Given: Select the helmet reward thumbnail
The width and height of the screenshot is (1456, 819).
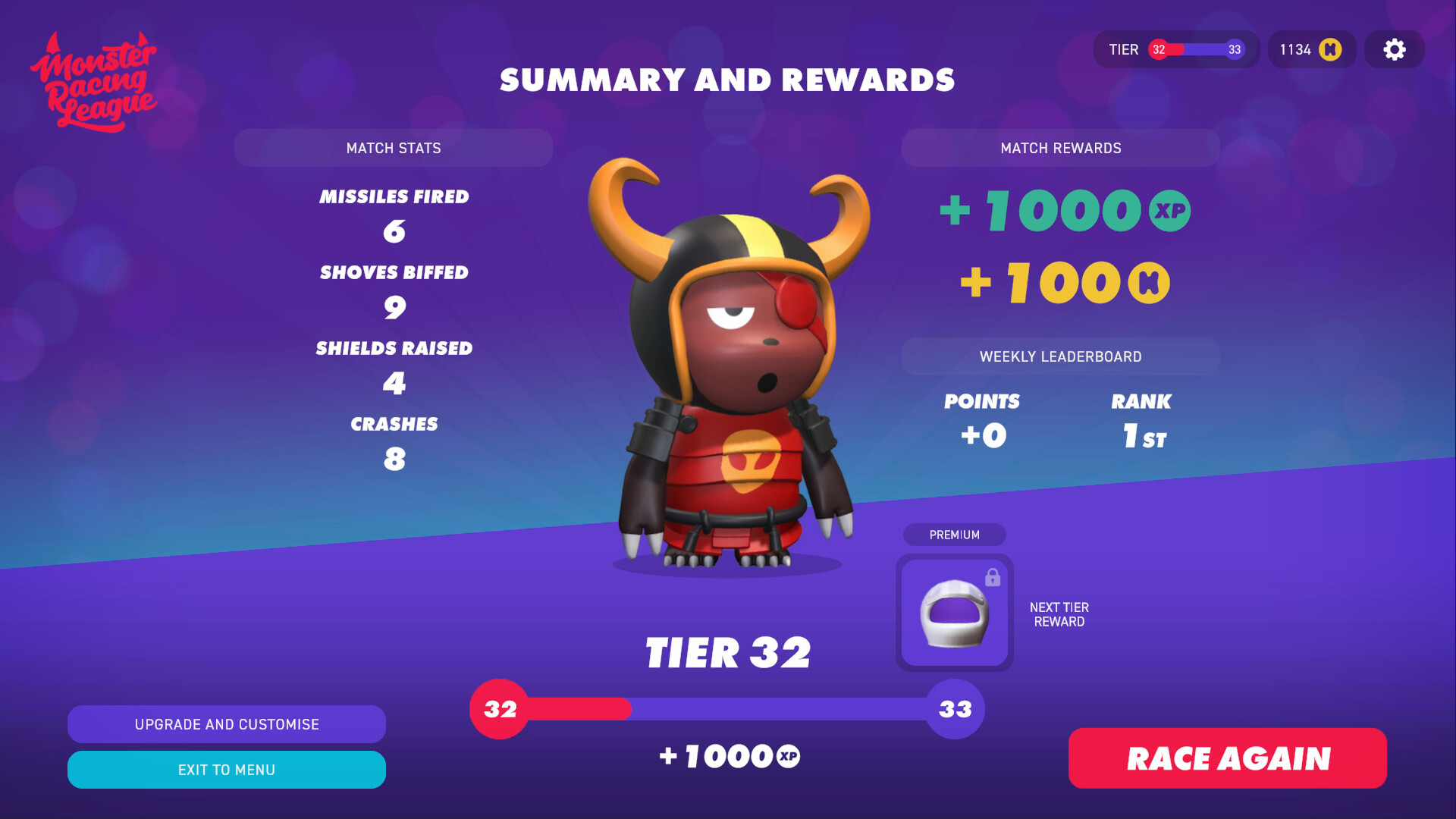Looking at the screenshot, I should (954, 613).
